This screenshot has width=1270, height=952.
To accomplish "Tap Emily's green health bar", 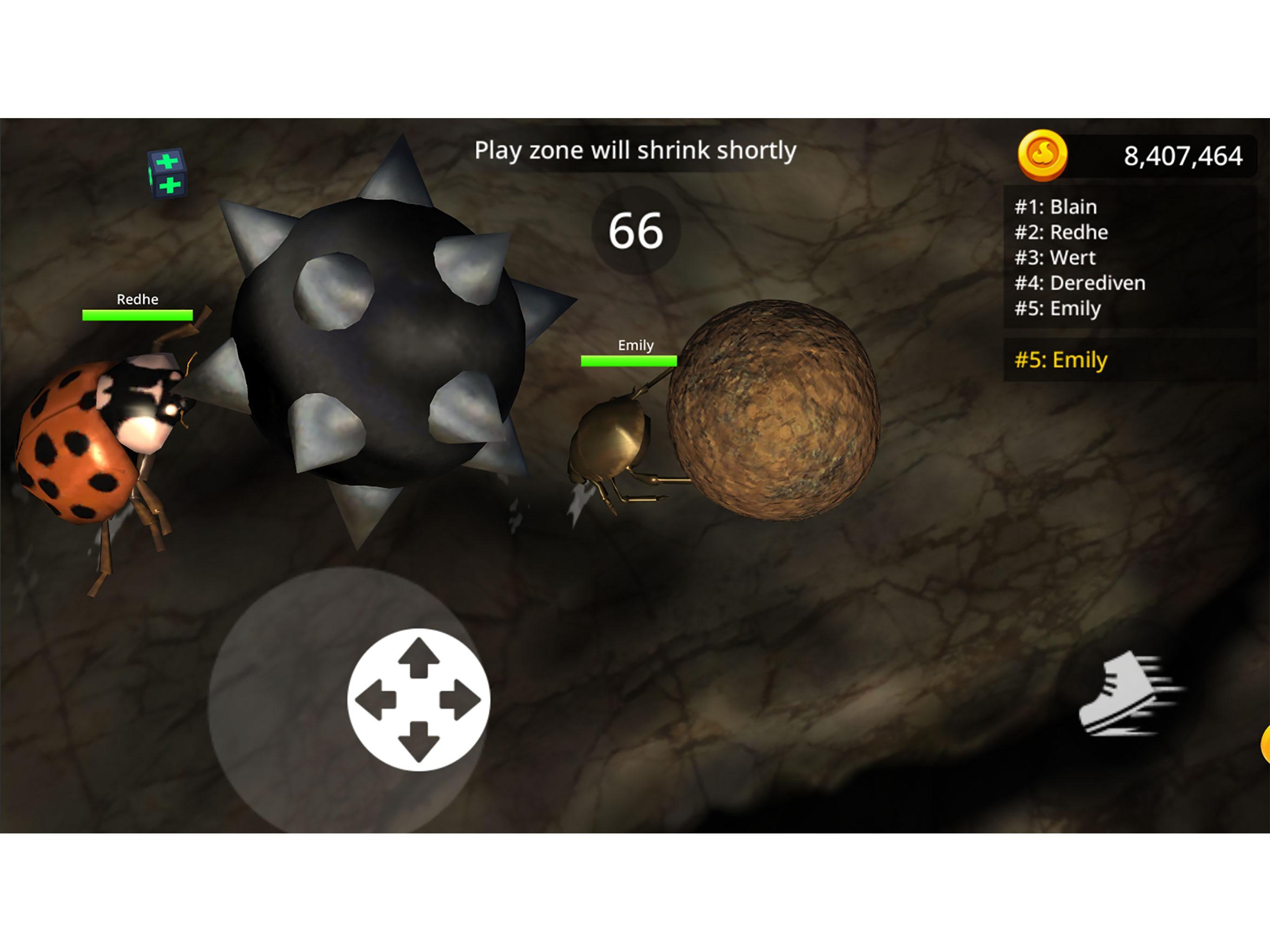I will [628, 361].
